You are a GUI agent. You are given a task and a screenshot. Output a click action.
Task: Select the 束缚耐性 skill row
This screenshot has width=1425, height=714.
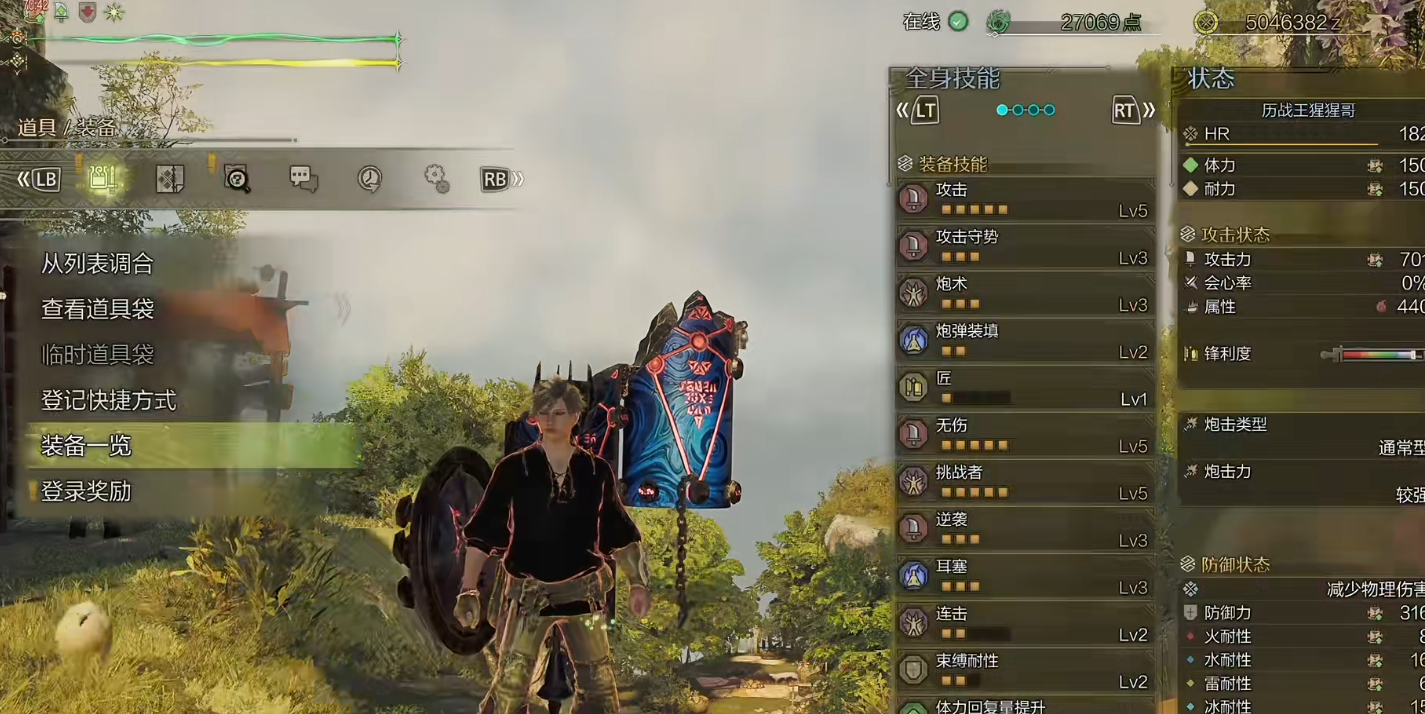point(1025,670)
